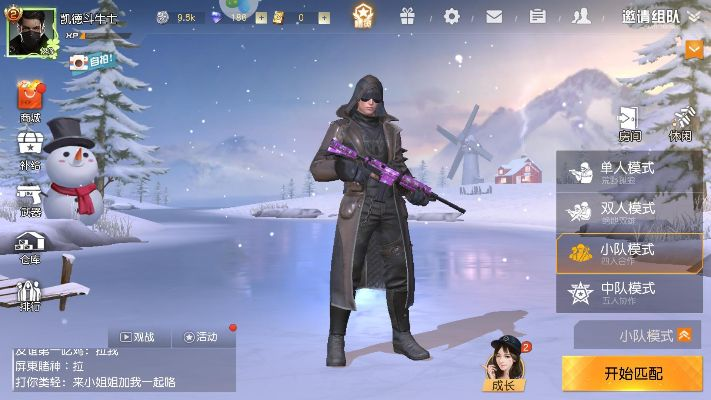The image size is (711, 400).
Task: Select 单人模式 solo mode
Action: [x=628, y=173]
